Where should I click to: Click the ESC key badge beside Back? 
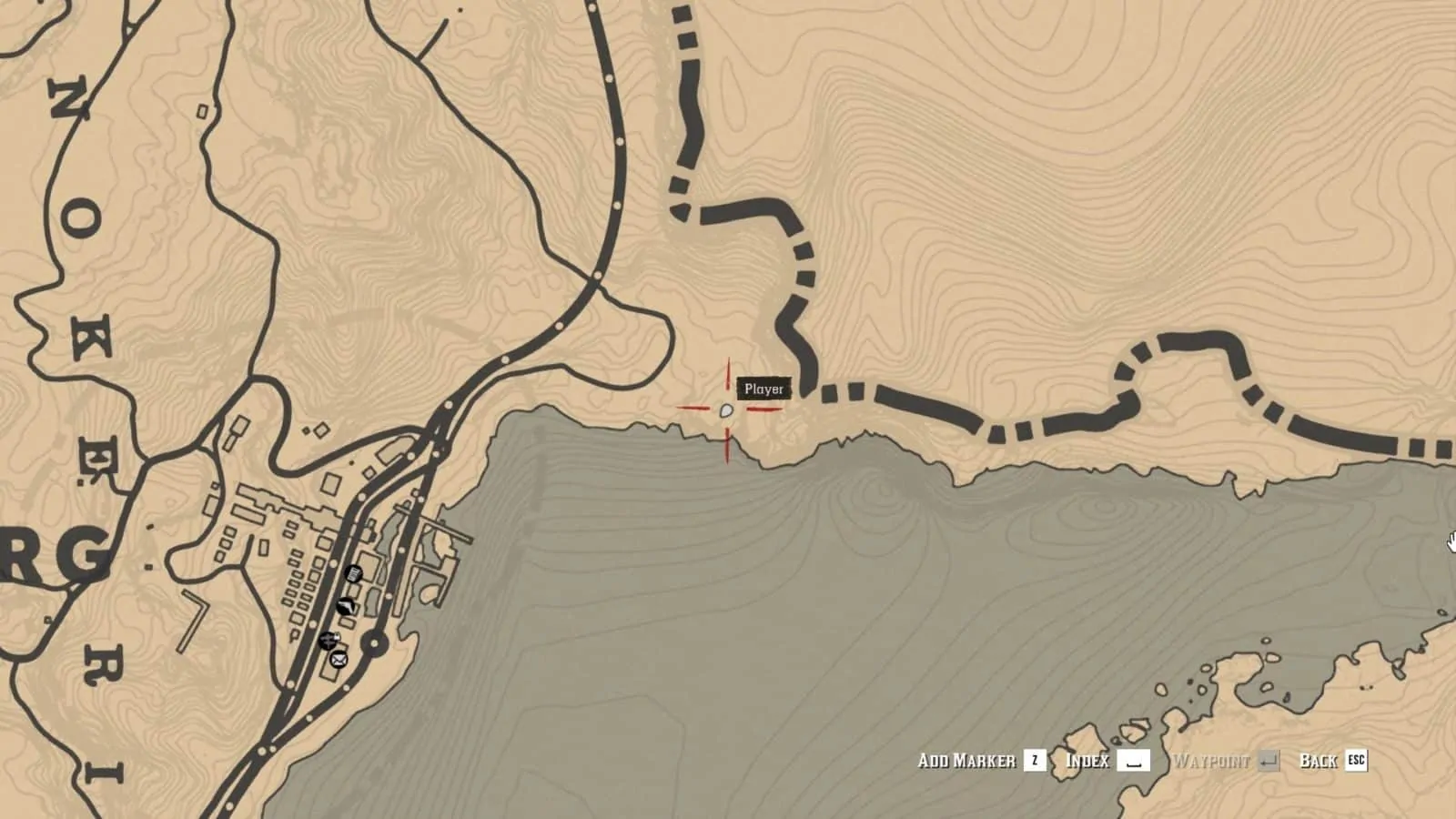coord(1356,762)
